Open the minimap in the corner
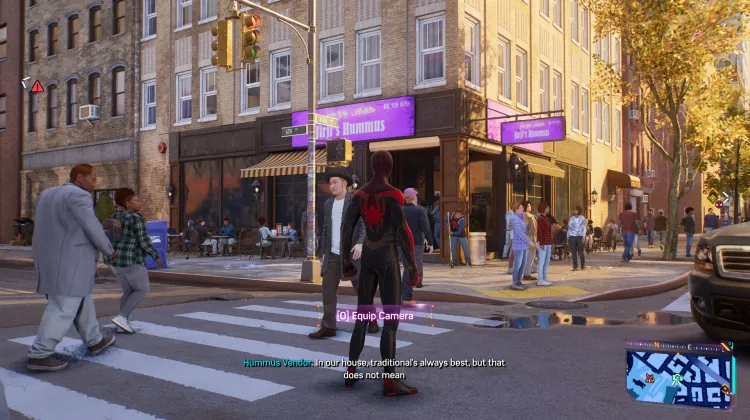Viewport: 750px width, 420px height. pos(679,371)
